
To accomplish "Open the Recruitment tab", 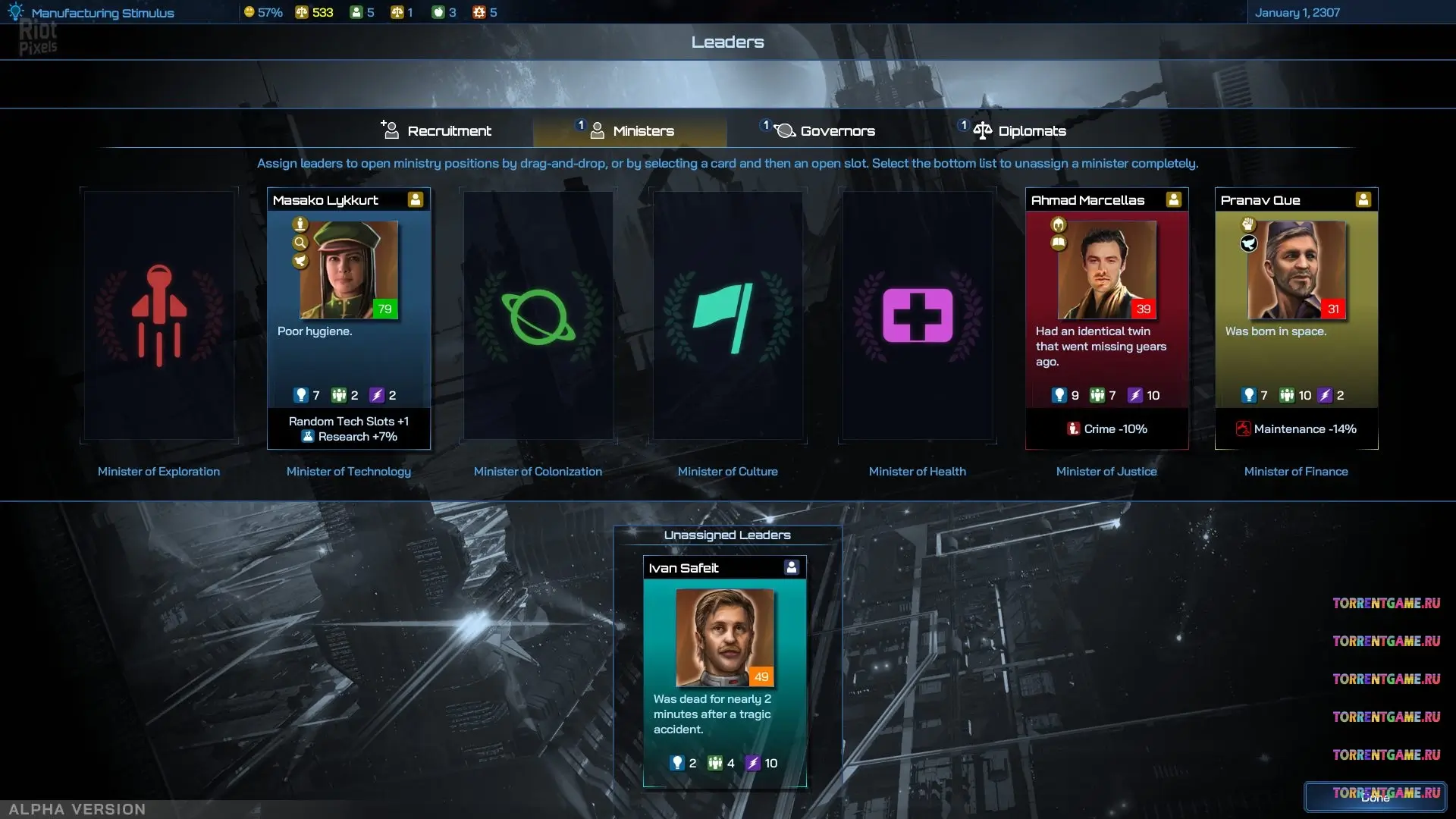I will (437, 131).
